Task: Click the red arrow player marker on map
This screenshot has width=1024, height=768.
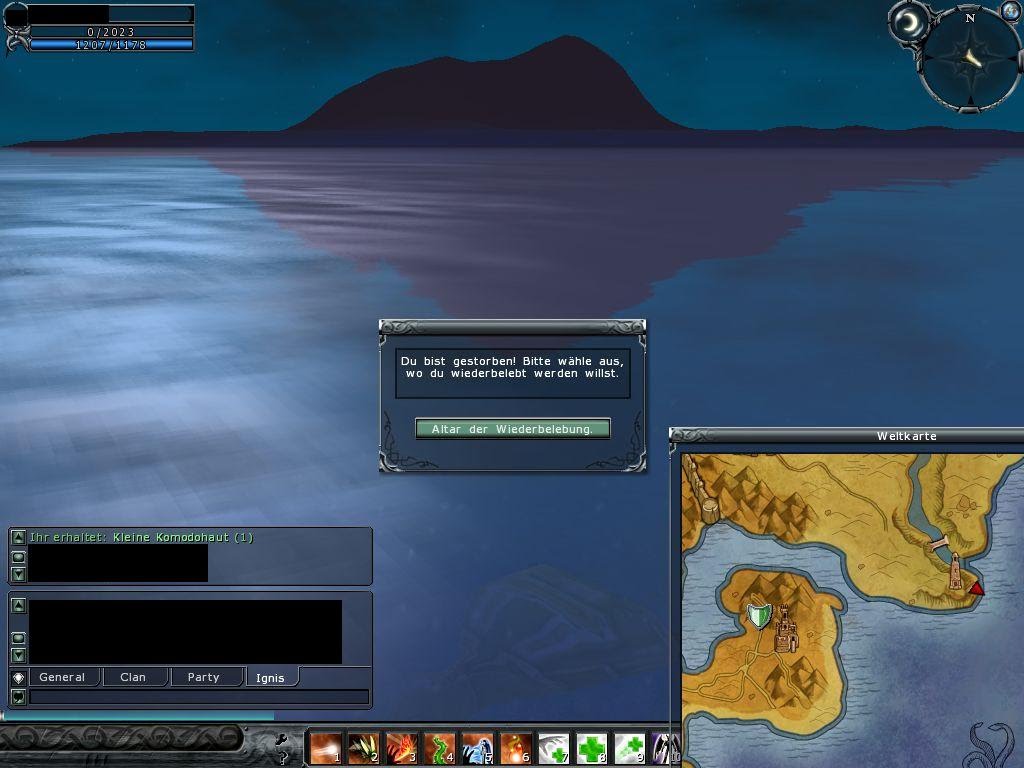Action: click(977, 589)
